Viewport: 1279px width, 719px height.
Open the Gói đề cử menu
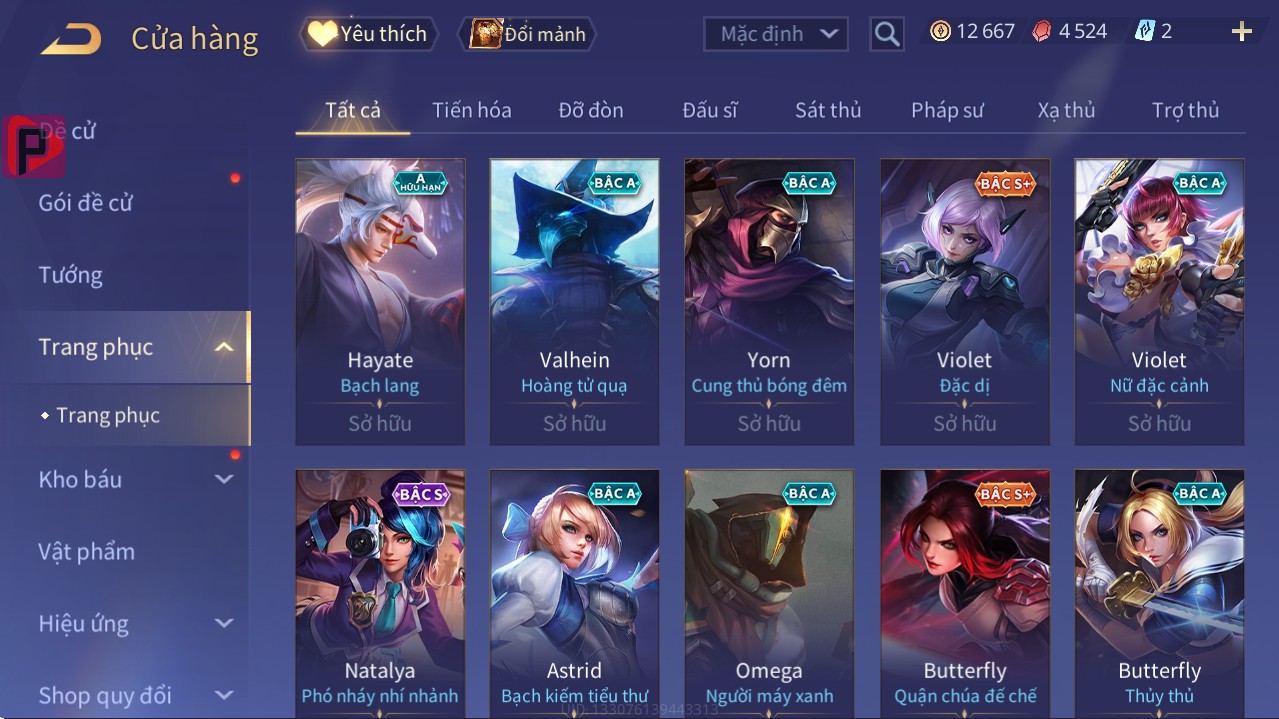(x=86, y=203)
